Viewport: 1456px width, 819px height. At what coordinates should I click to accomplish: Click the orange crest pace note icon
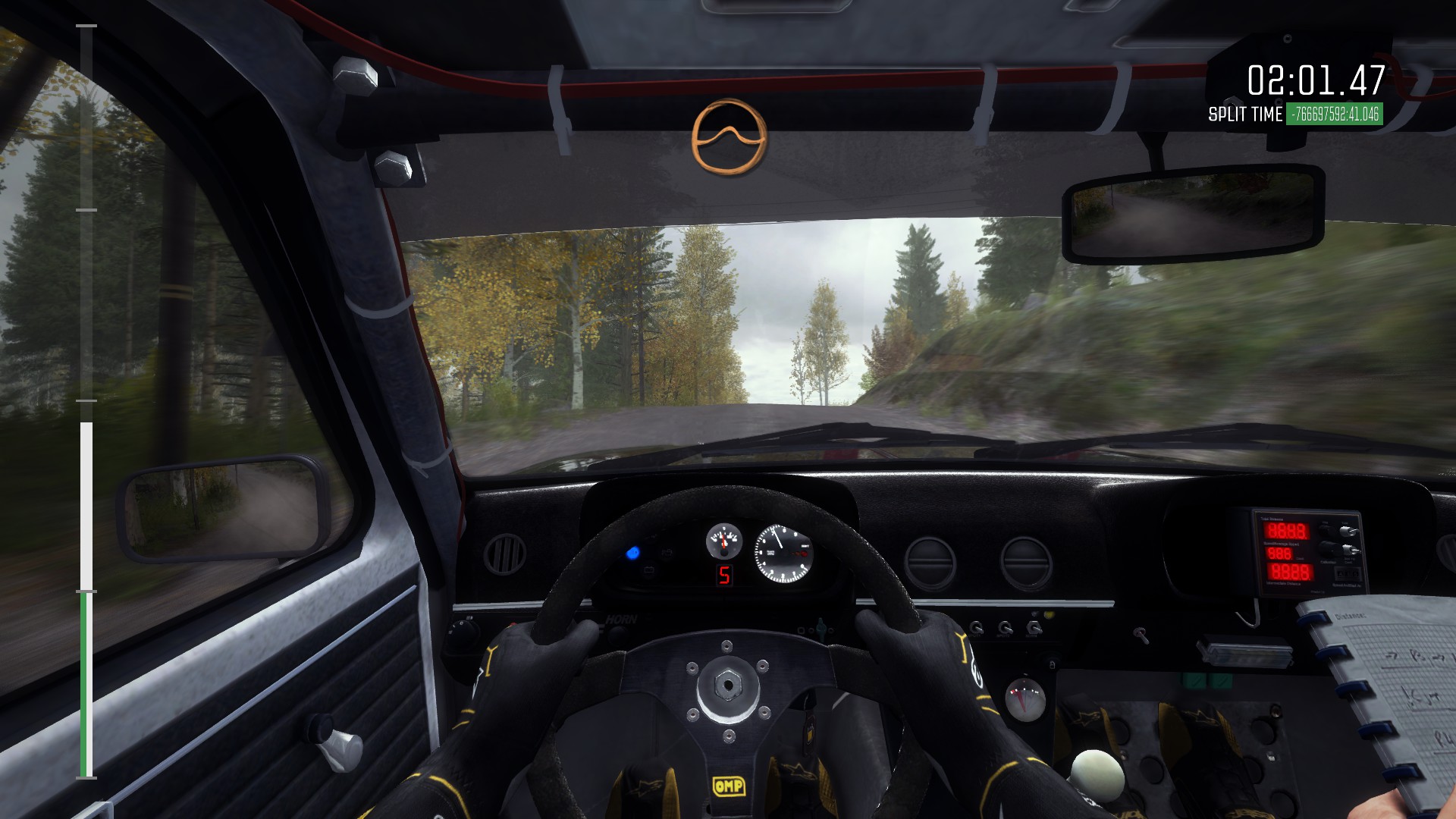pyautogui.click(x=729, y=137)
